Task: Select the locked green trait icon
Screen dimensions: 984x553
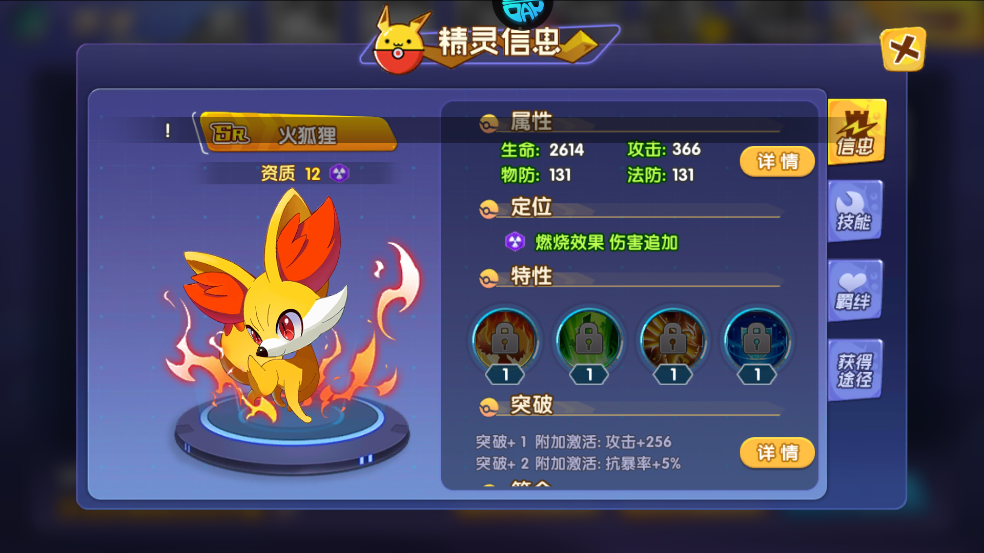Action: point(589,340)
